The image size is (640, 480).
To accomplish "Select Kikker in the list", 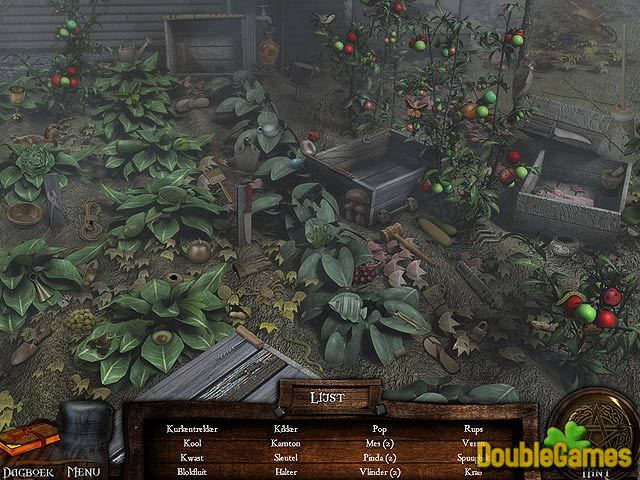I will (285, 428).
